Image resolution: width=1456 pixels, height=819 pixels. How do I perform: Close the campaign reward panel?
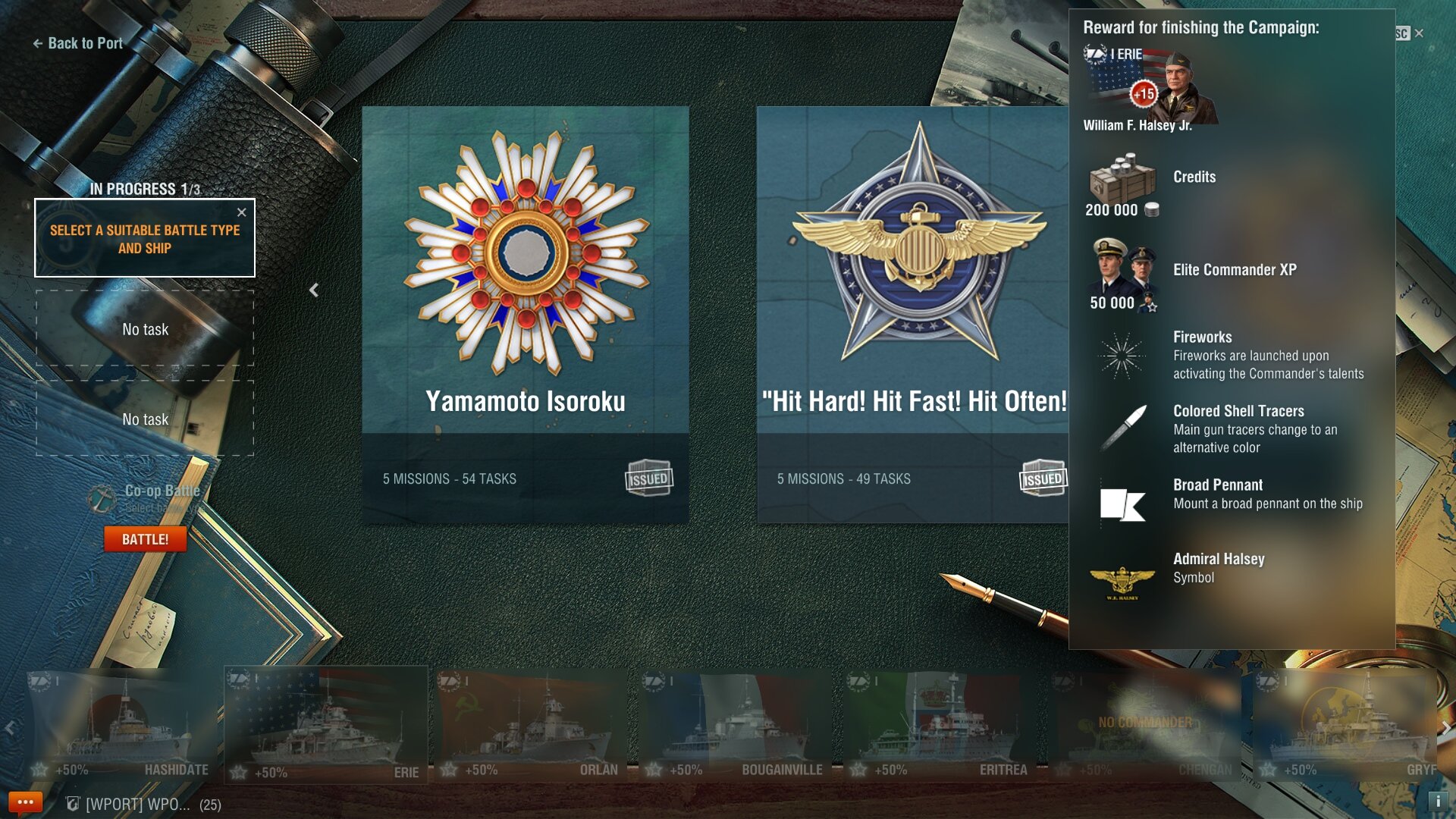click(1419, 33)
